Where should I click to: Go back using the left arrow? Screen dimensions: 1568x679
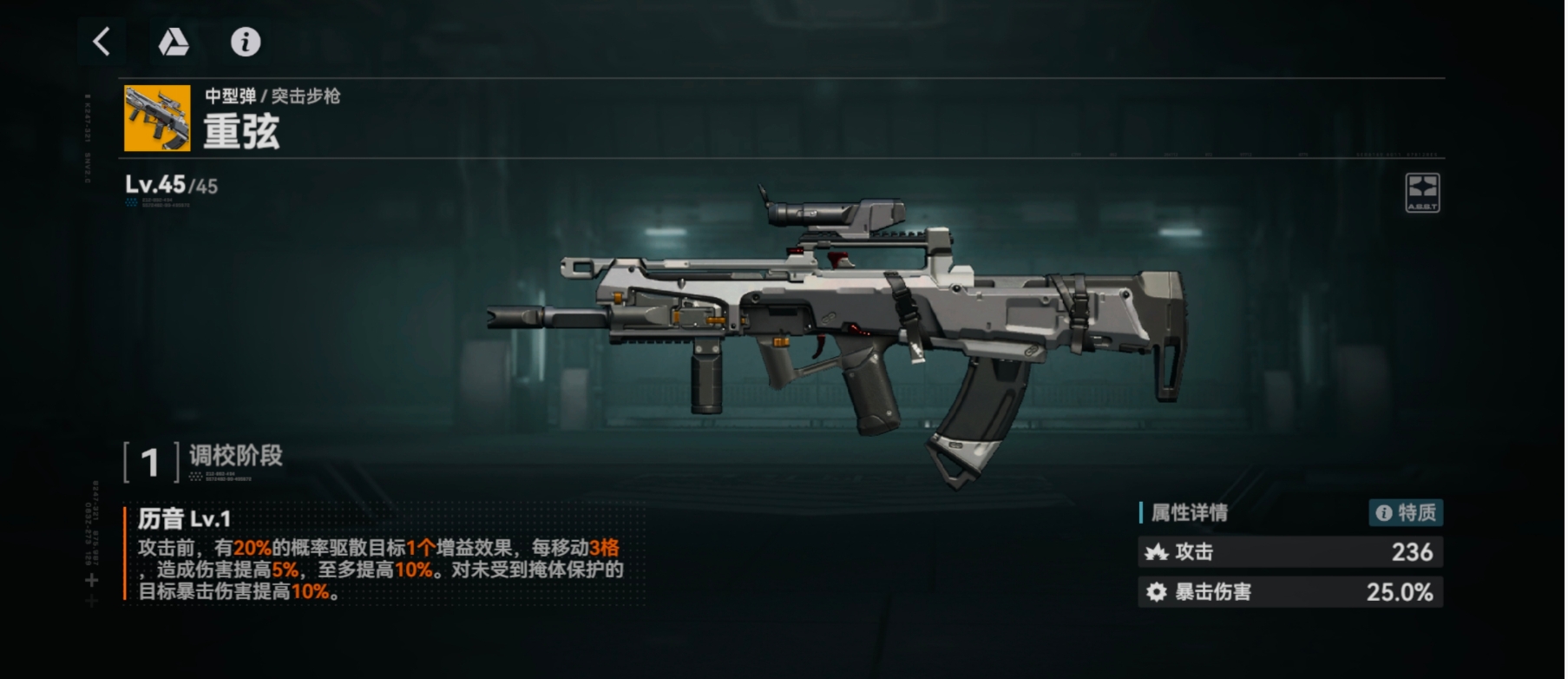[x=102, y=42]
